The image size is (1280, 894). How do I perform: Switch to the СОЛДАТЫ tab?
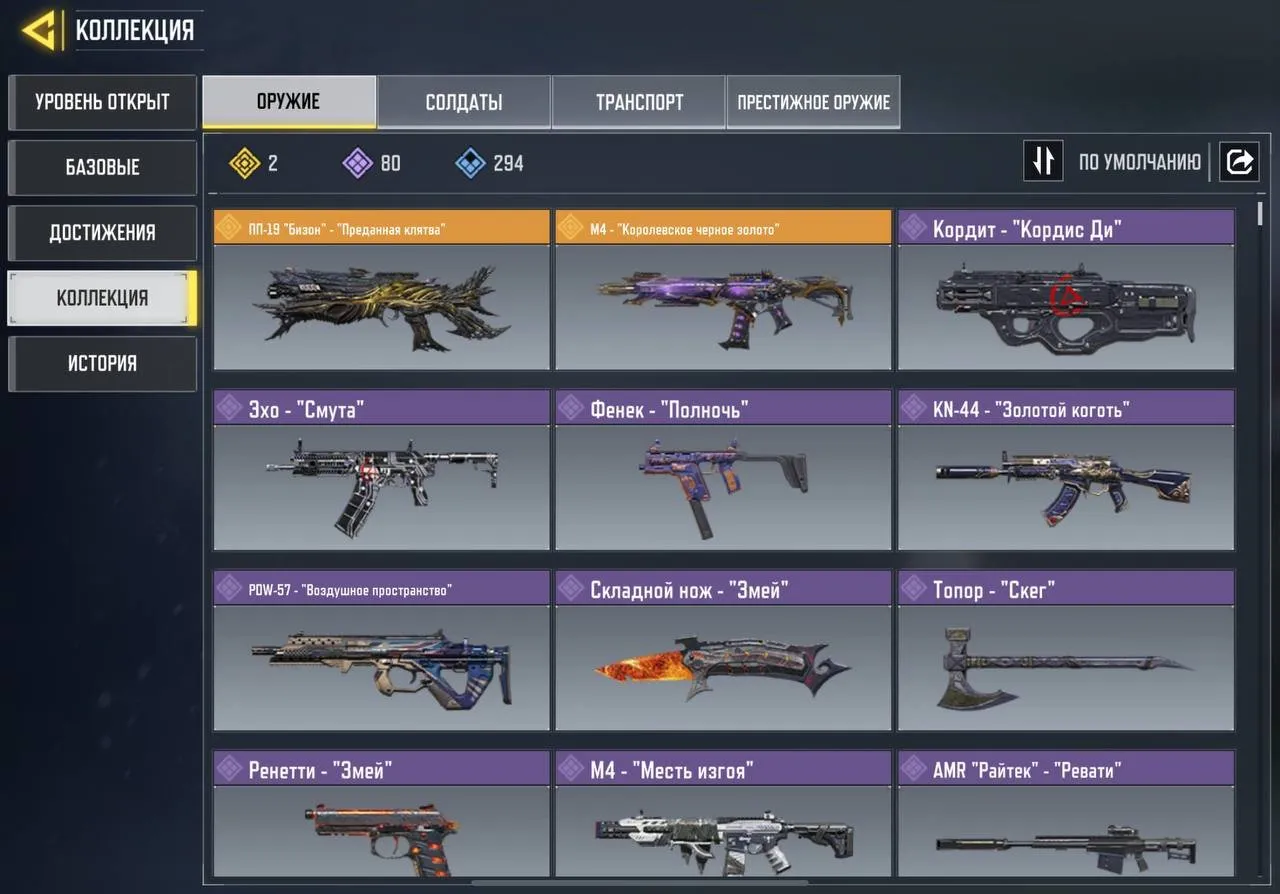[x=463, y=101]
